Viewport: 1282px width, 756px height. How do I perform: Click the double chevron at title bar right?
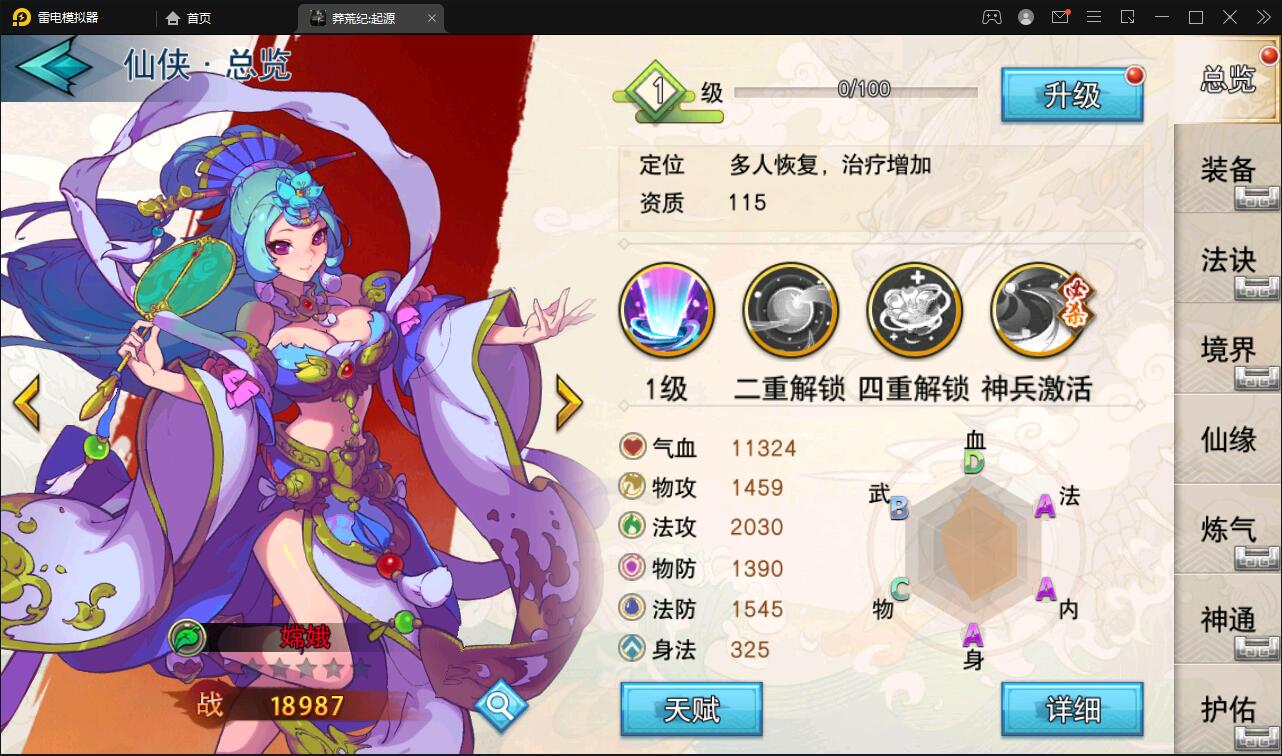pyautogui.click(x=1262, y=17)
